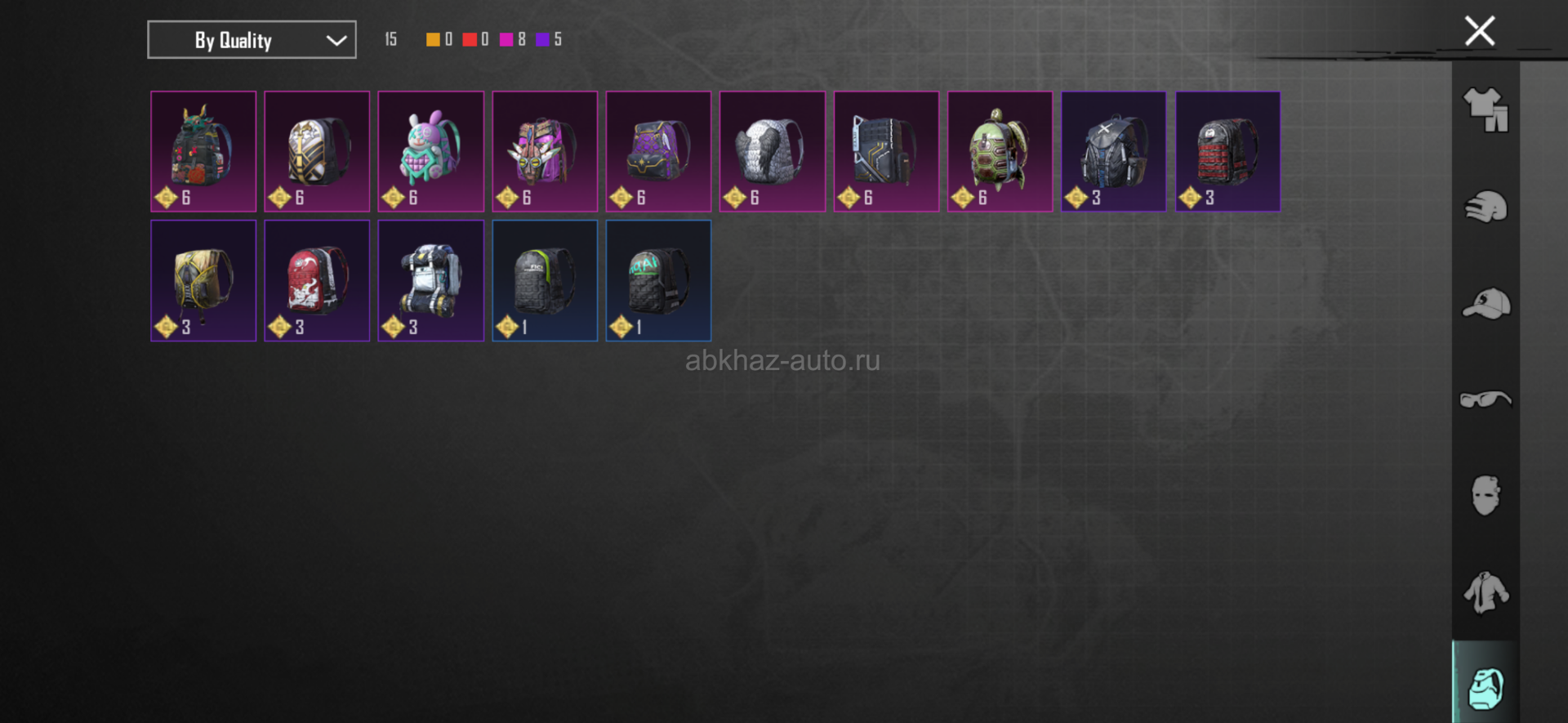Switch to the glasses category tab
The width and height of the screenshot is (1568, 723).
click(x=1486, y=399)
